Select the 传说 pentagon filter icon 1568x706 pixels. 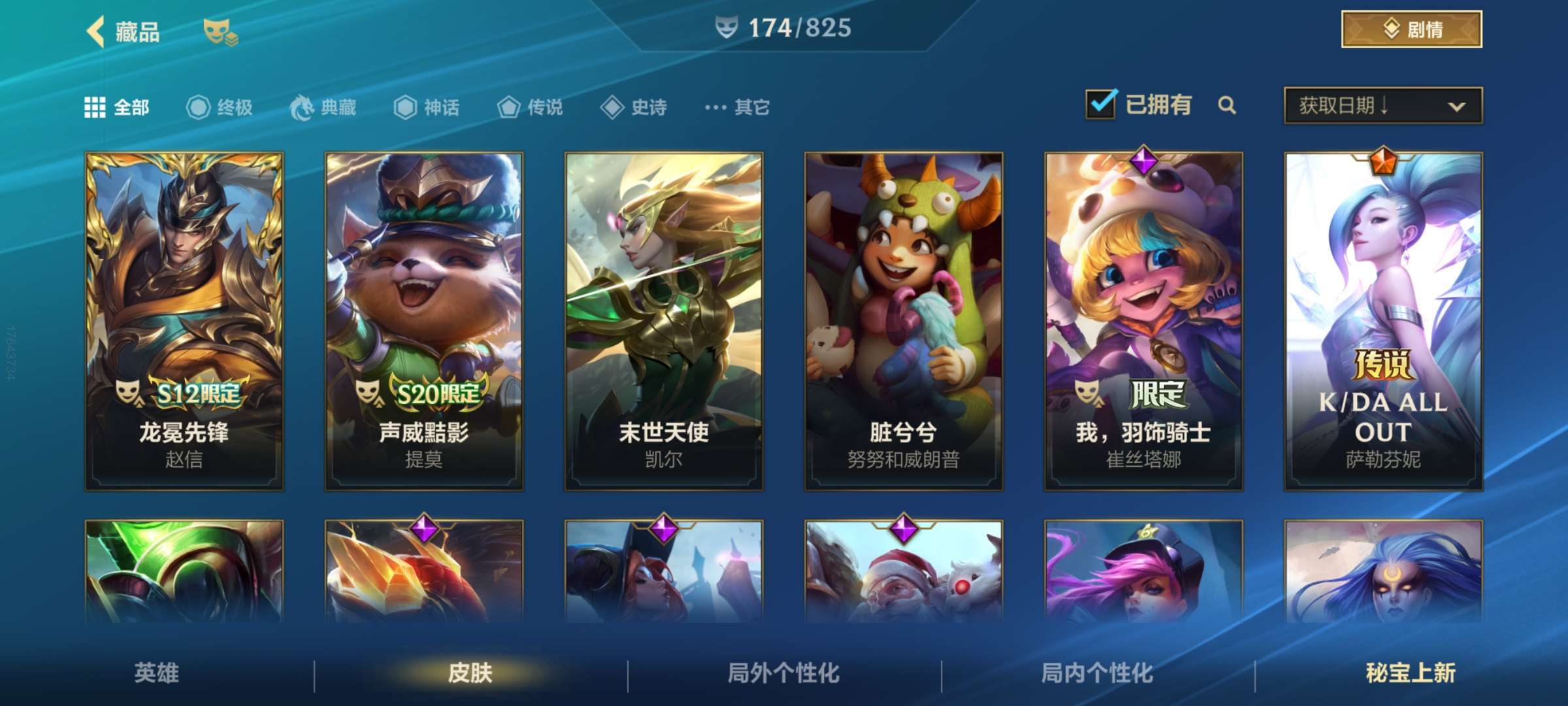point(510,108)
